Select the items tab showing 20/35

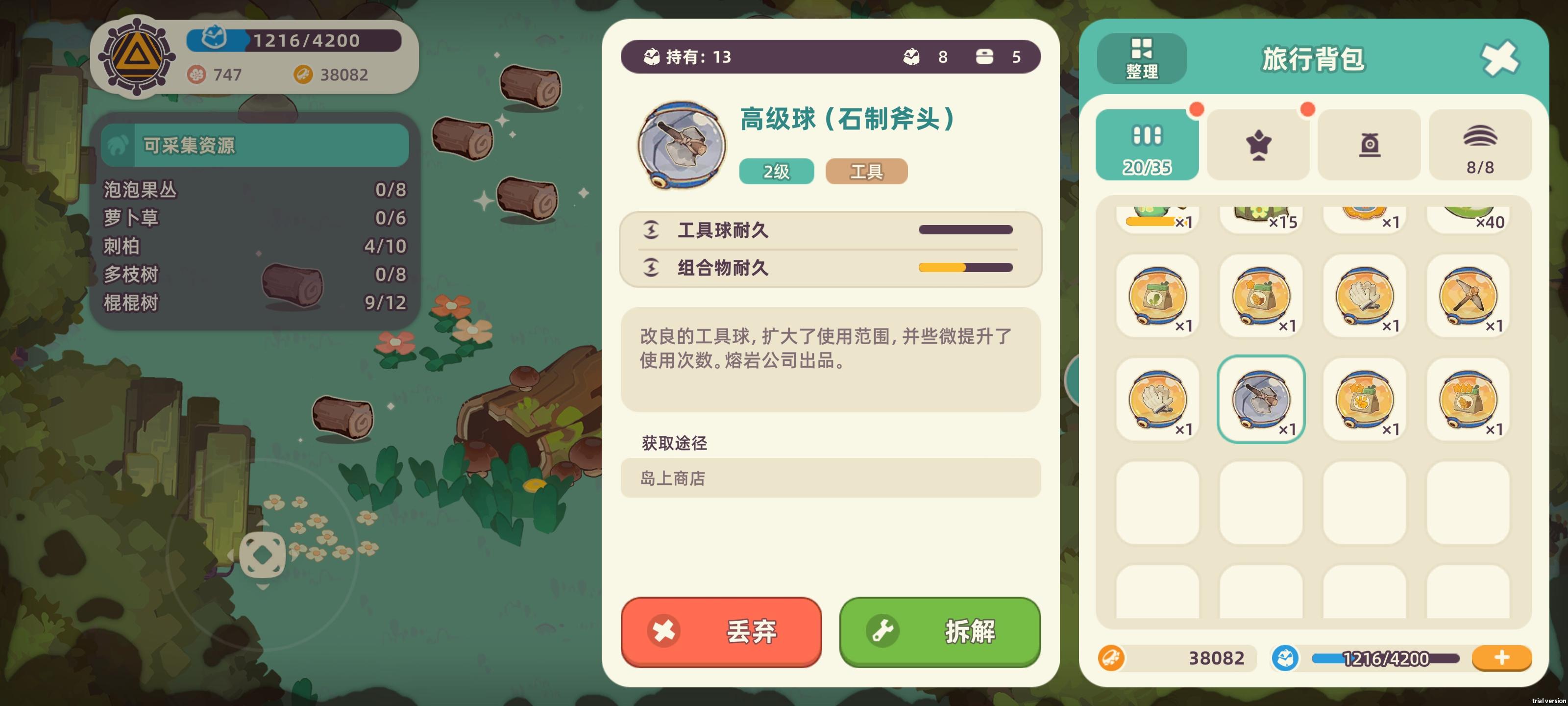coord(1147,144)
